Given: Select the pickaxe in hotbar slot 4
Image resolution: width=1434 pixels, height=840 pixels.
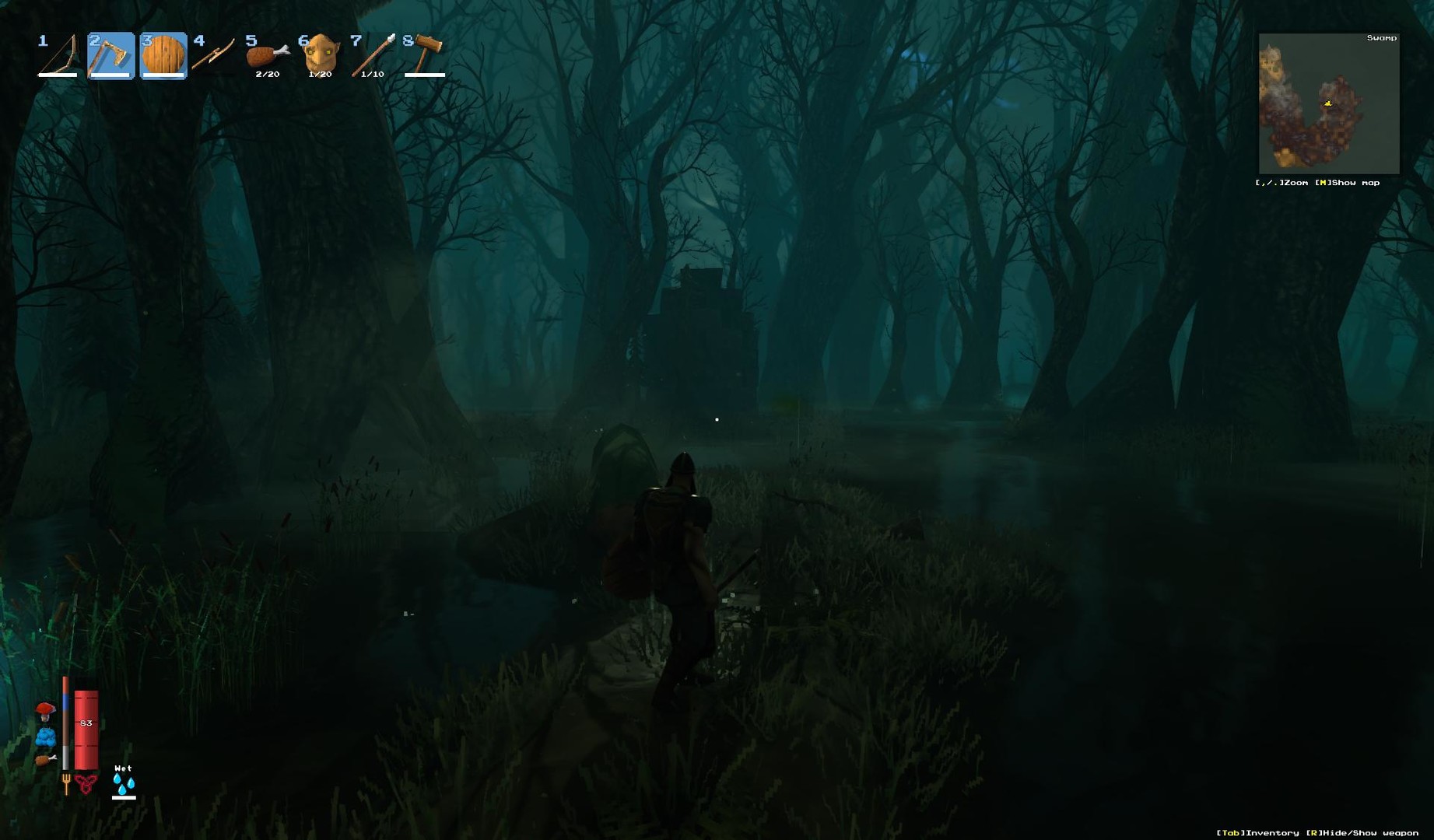Looking at the screenshot, I should [214, 55].
